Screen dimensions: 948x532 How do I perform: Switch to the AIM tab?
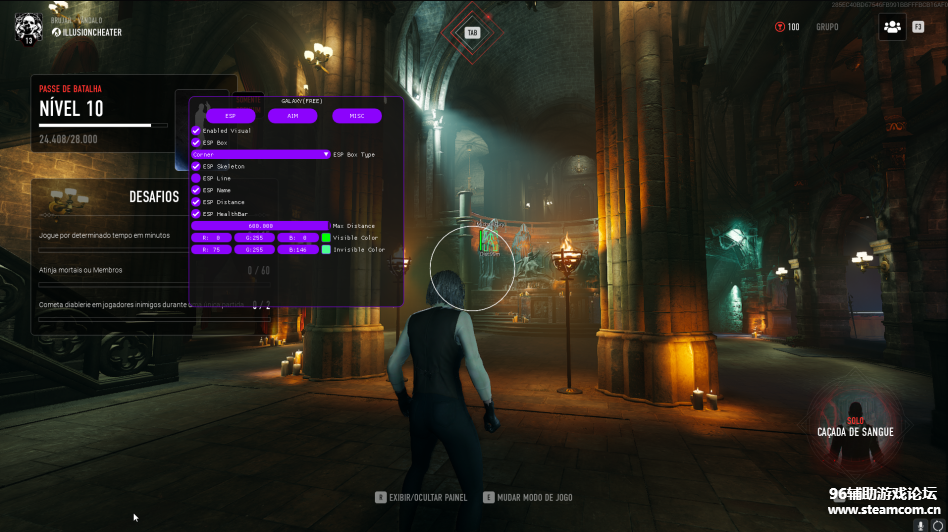coord(293,116)
